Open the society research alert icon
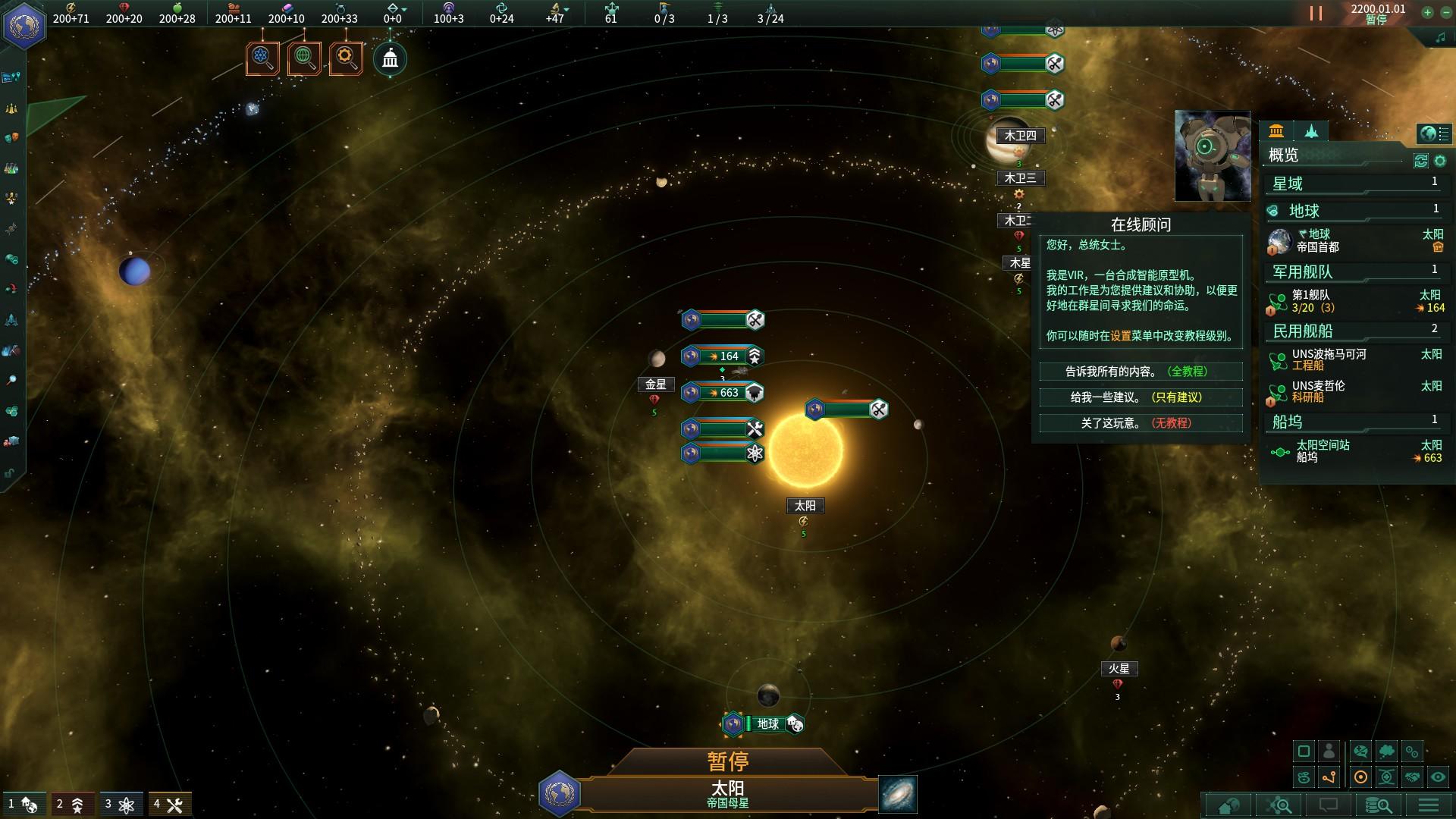This screenshot has width=1456, height=819. point(304,58)
